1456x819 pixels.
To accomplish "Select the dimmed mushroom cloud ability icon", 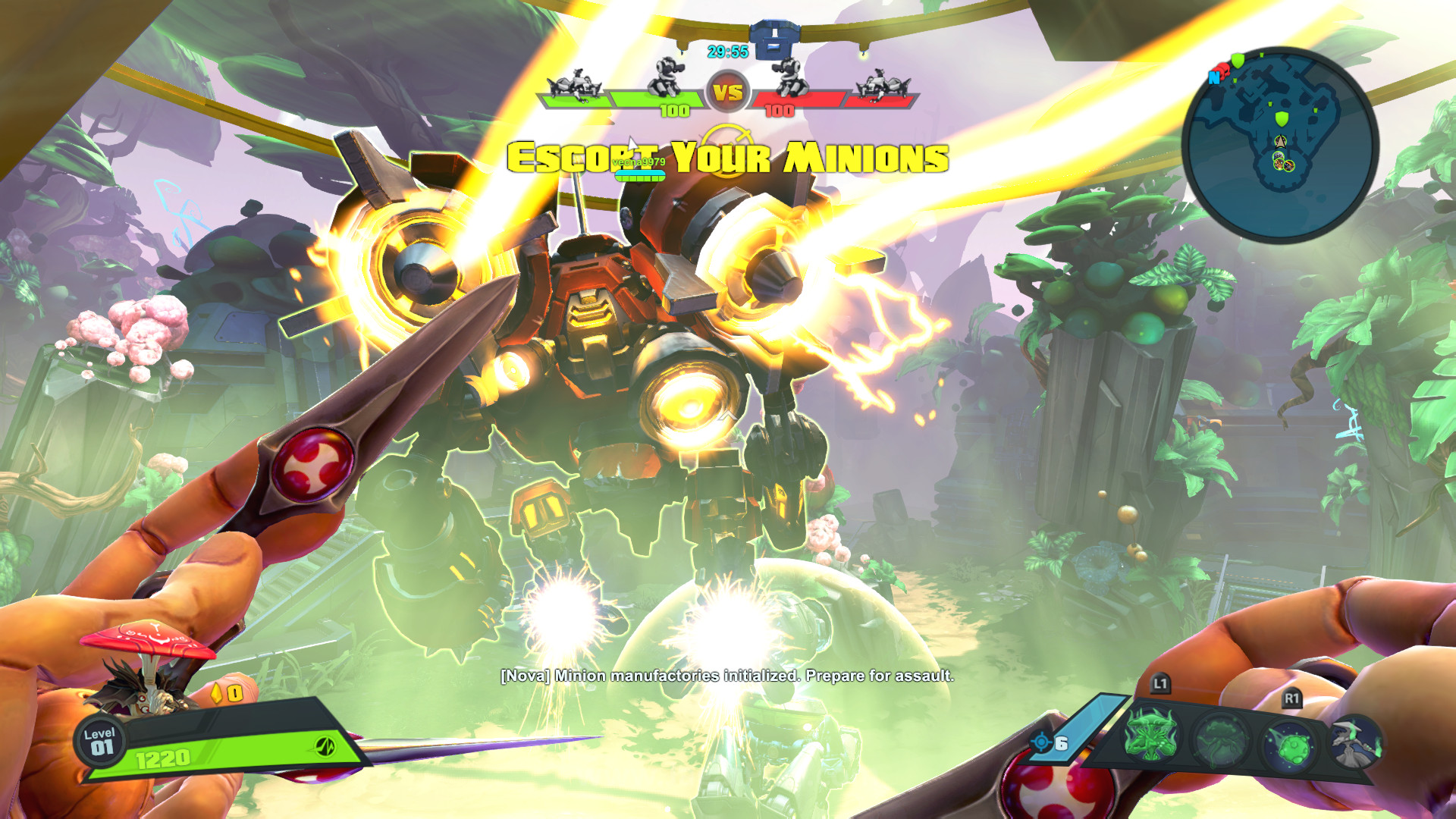I will point(1220,738).
